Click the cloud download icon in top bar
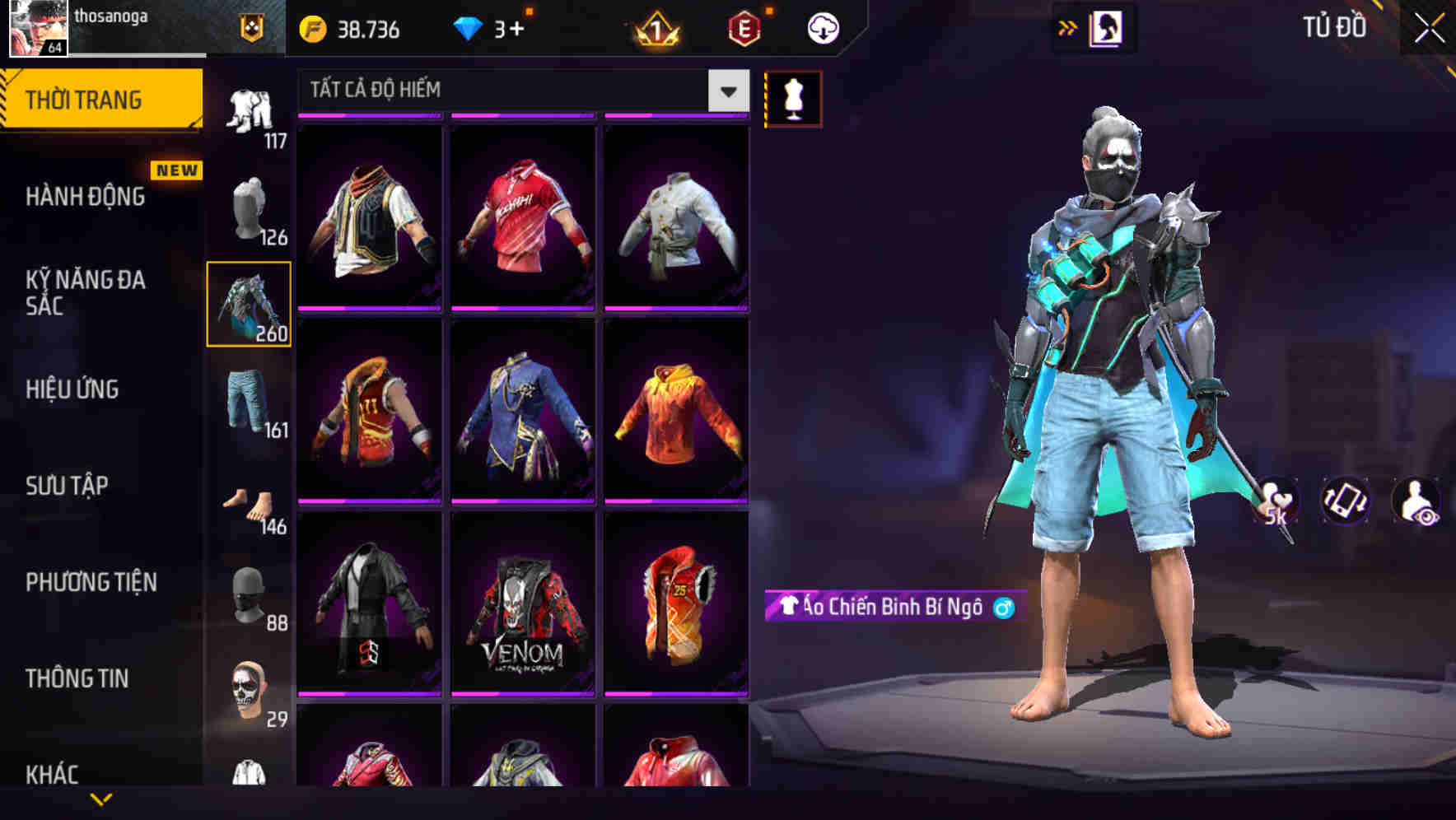The height and width of the screenshot is (820, 1456). [821, 27]
